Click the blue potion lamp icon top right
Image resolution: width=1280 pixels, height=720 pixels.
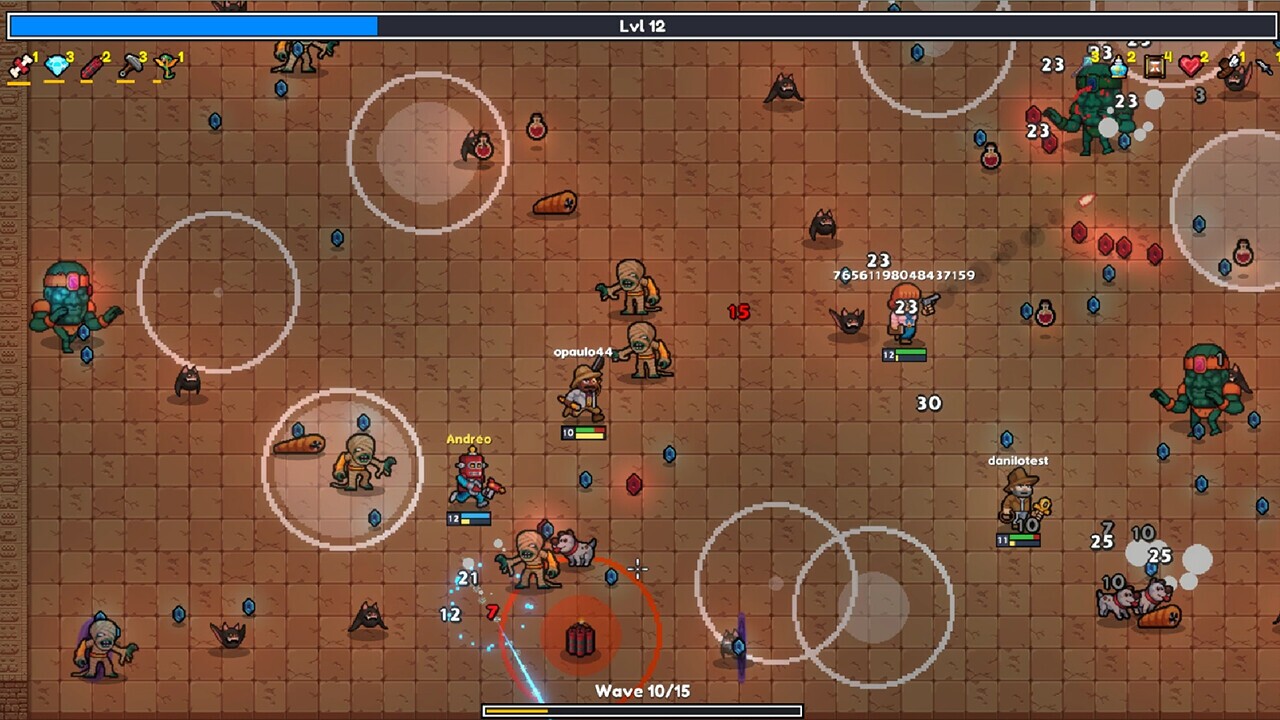1118,69
